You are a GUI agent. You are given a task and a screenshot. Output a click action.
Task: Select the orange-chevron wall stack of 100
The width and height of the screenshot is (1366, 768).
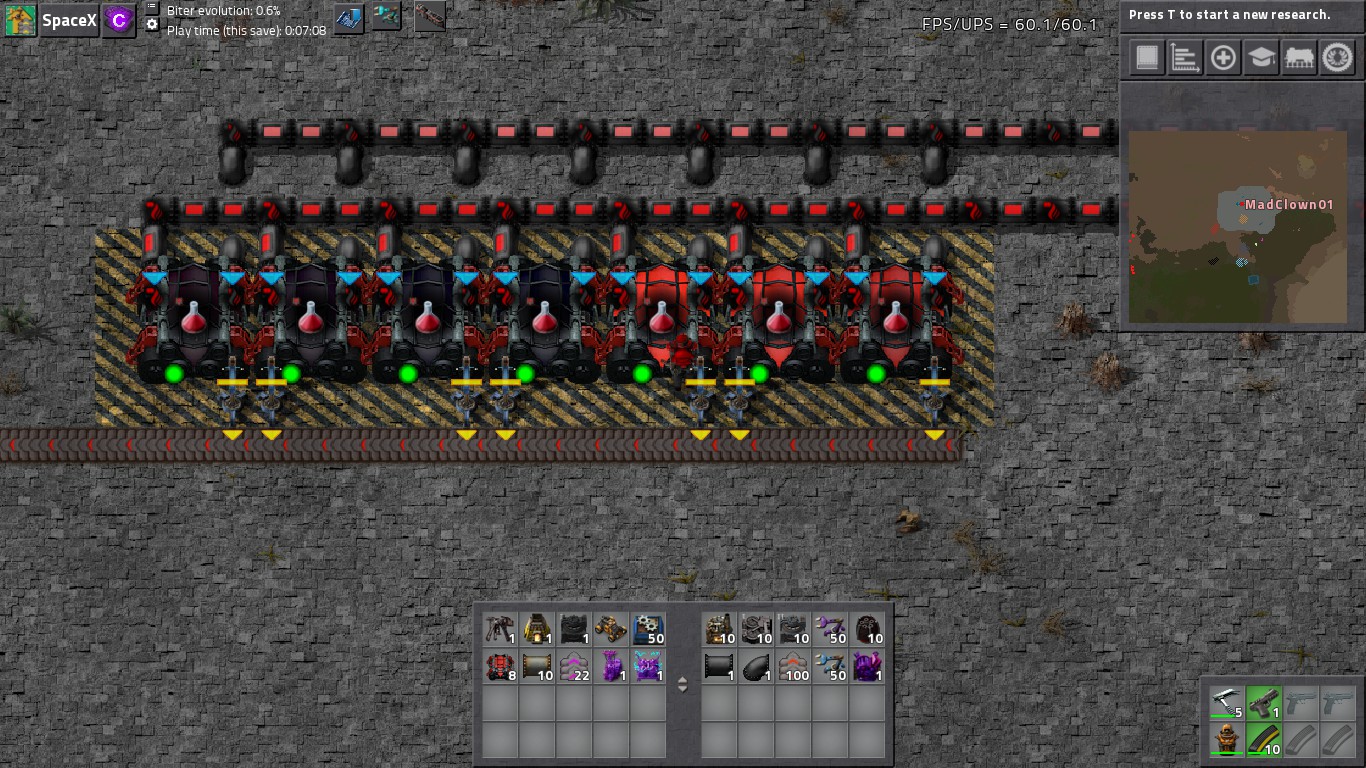point(794,666)
